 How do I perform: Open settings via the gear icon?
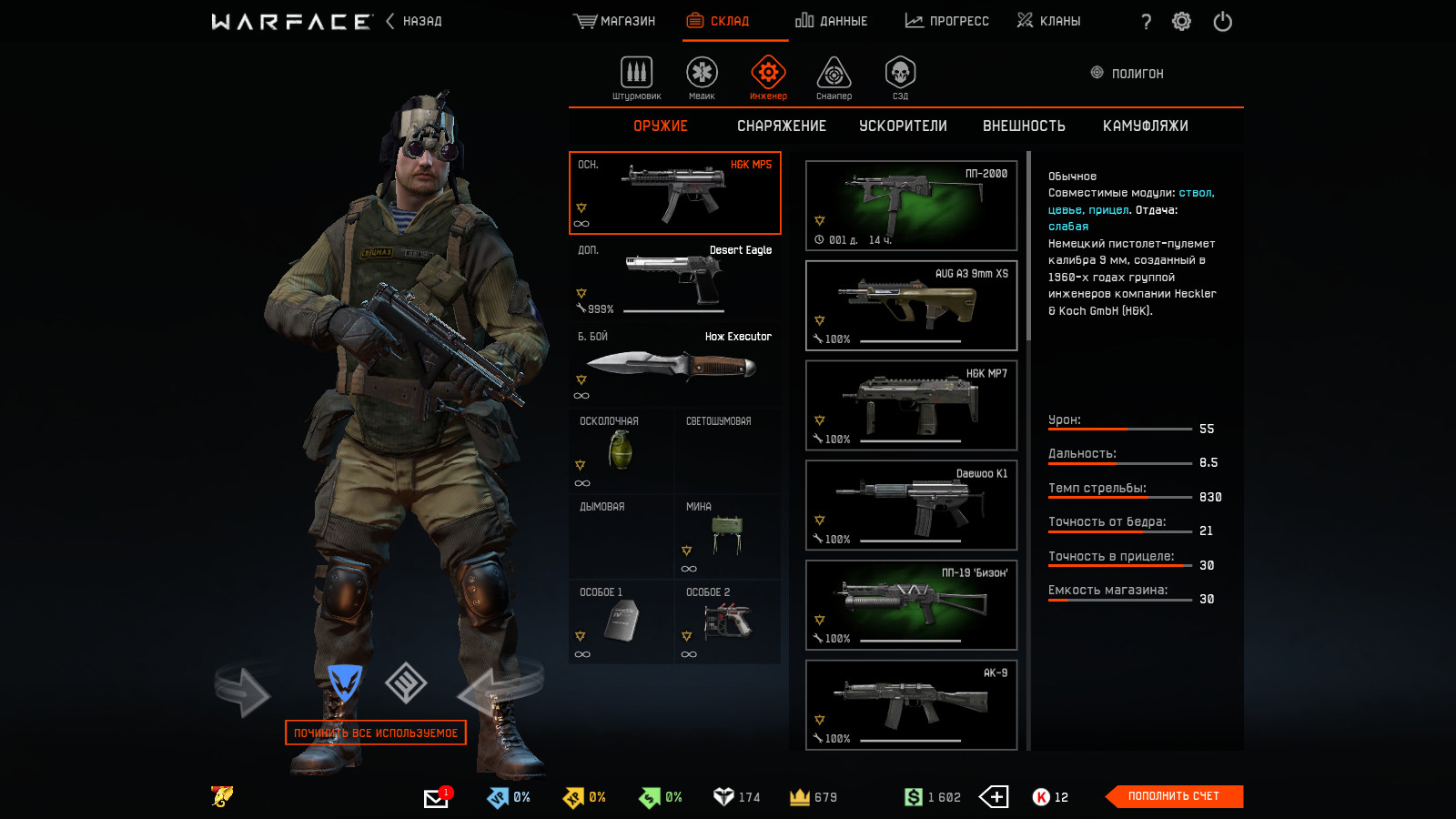[x=1181, y=21]
